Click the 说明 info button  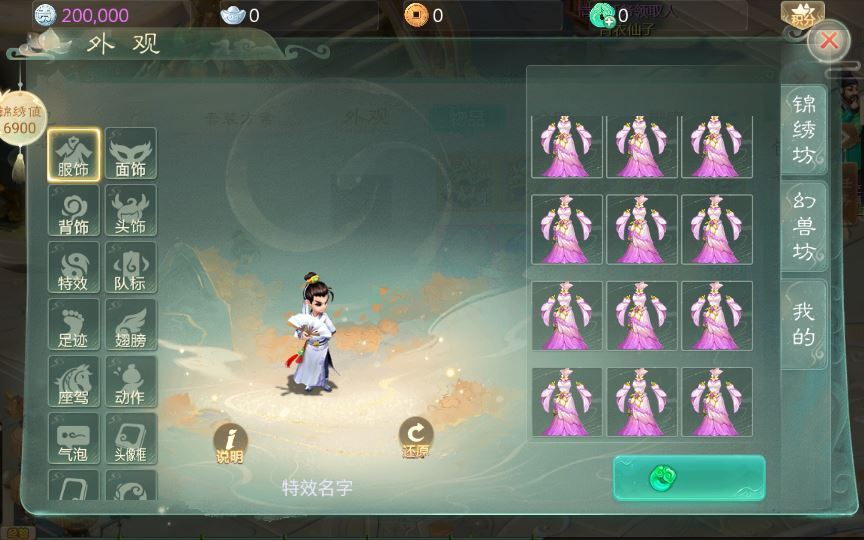point(230,444)
